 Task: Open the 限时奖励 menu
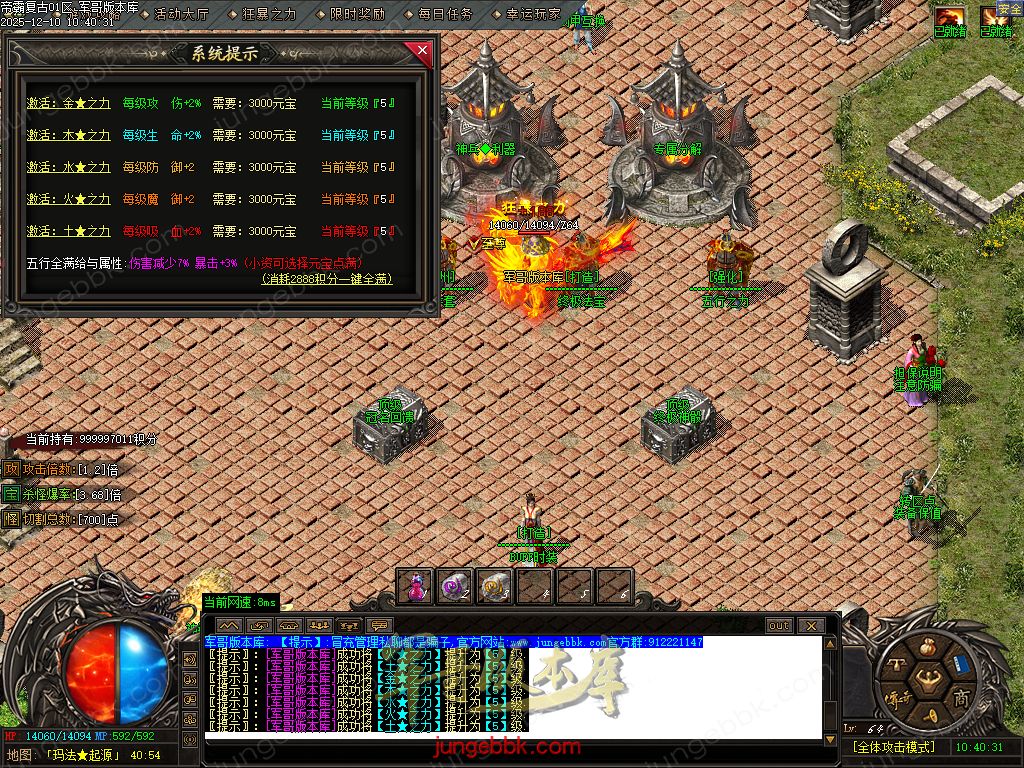click(x=357, y=14)
